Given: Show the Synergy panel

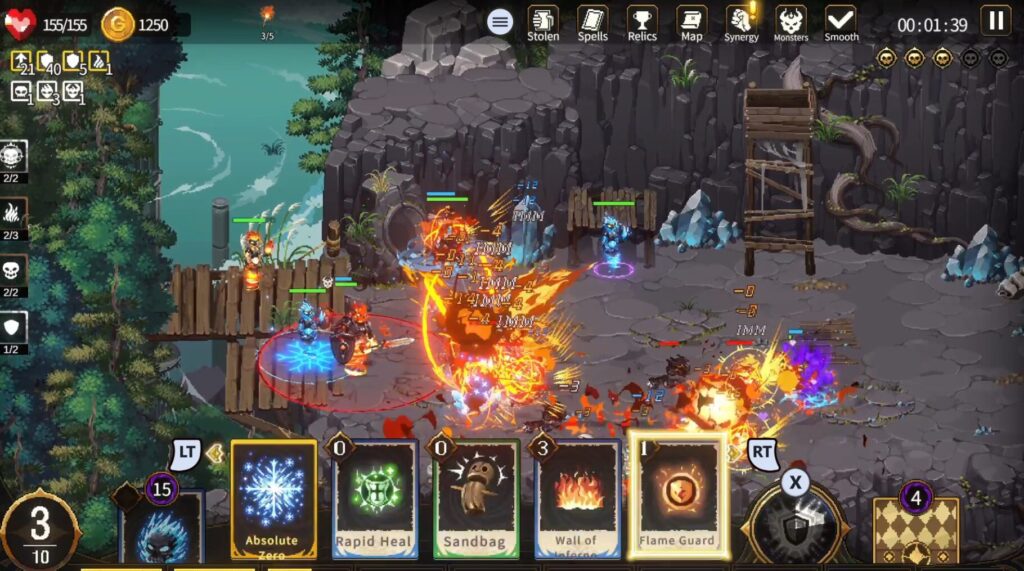Looking at the screenshot, I should point(741,23).
